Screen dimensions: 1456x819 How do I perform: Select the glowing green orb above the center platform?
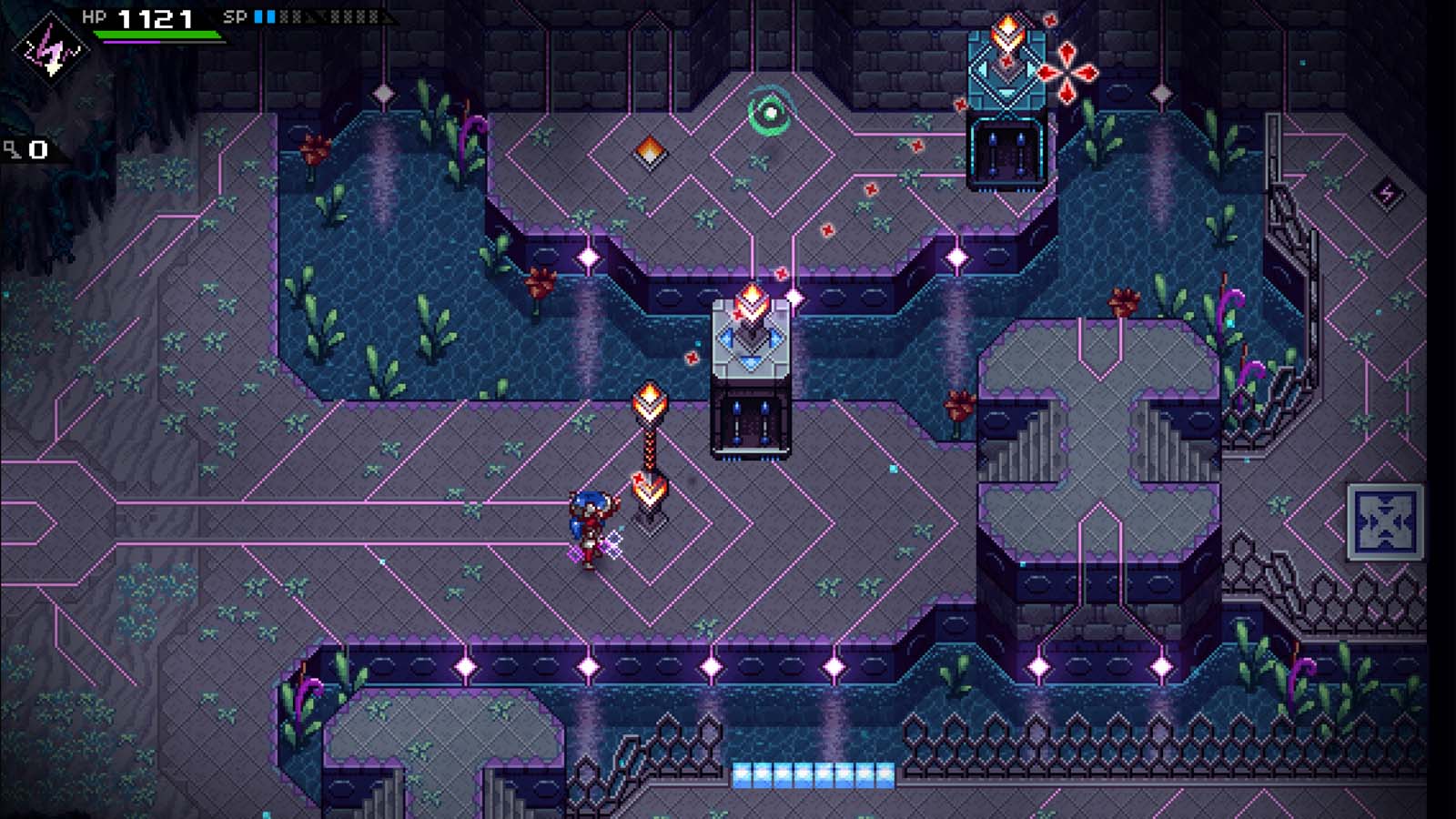tap(769, 113)
